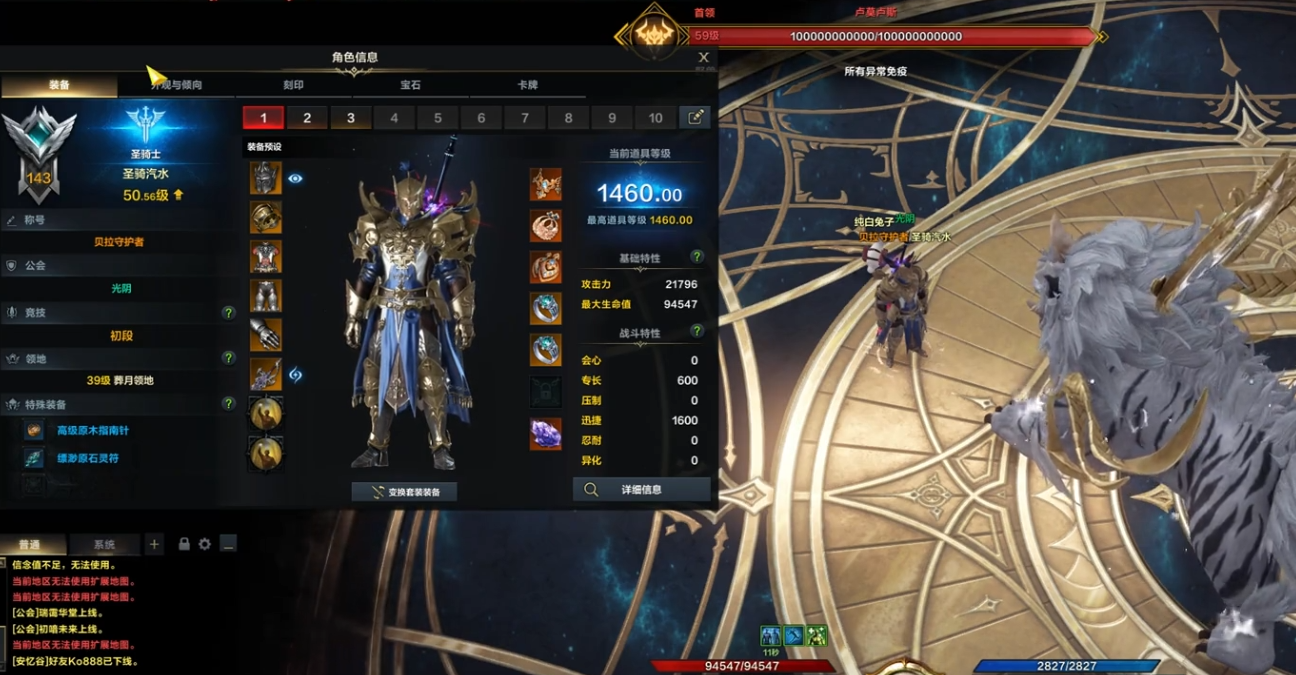Click the 详细信息 button
The image size is (1296, 675).
(641, 490)
